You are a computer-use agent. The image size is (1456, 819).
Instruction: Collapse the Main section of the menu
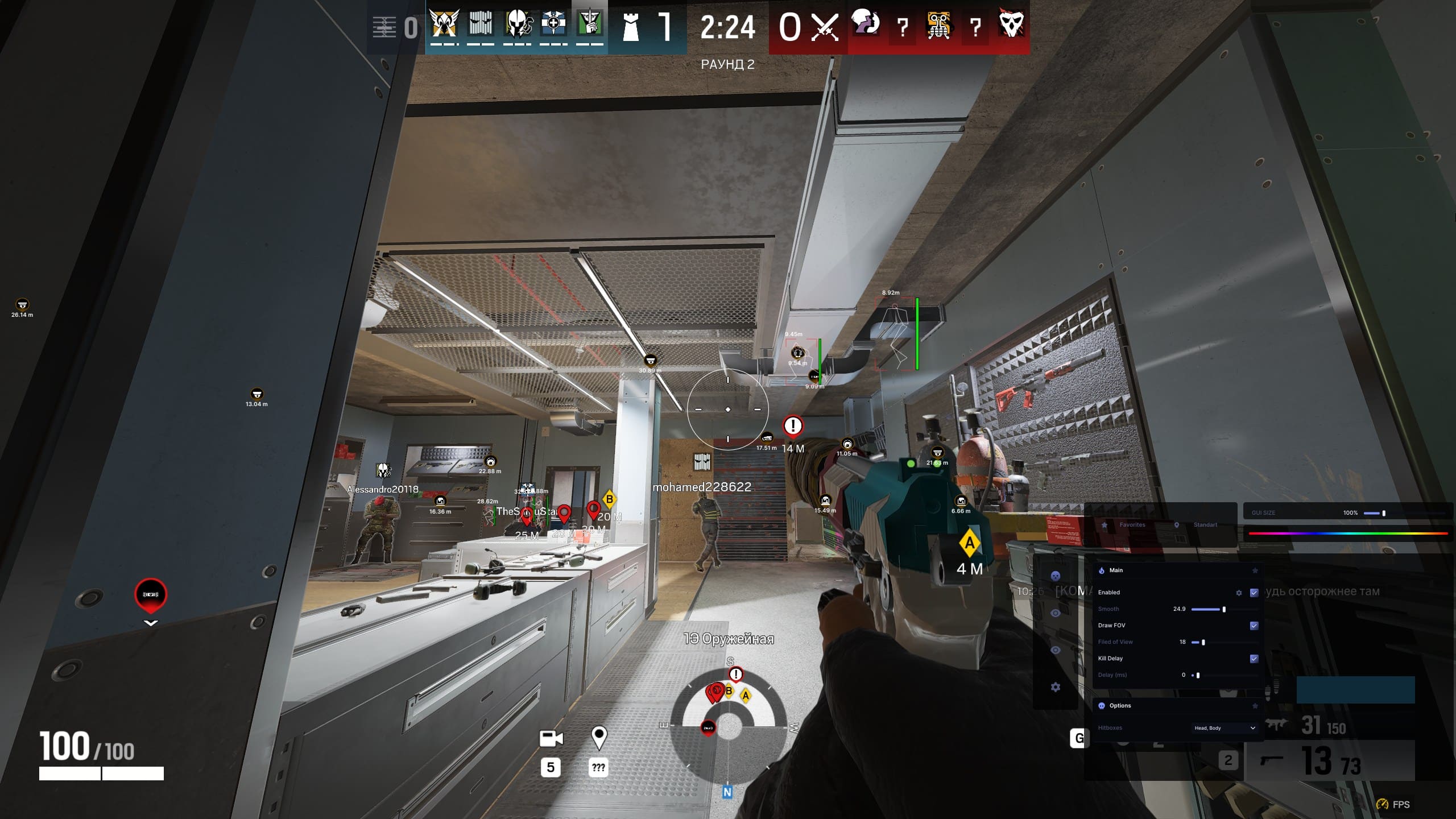click(1116, 570)
